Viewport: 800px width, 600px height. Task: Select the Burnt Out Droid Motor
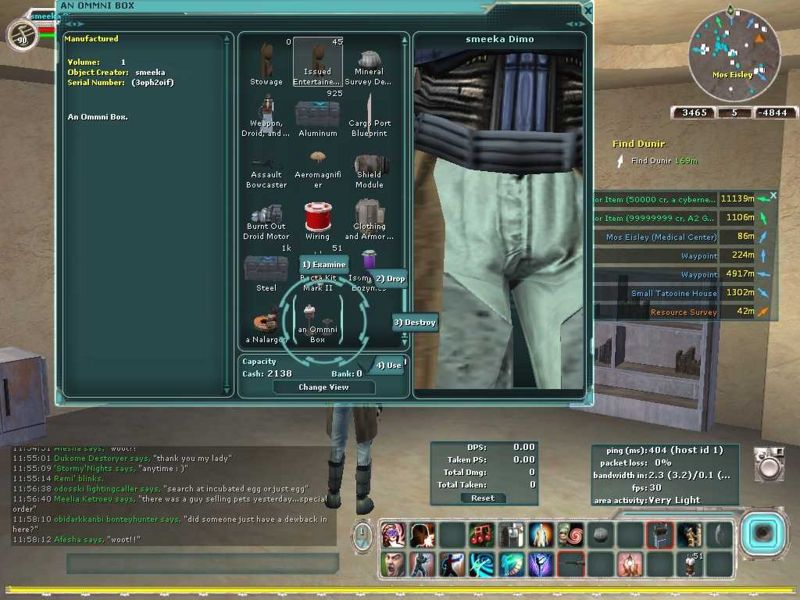click(x=266, y=218)
